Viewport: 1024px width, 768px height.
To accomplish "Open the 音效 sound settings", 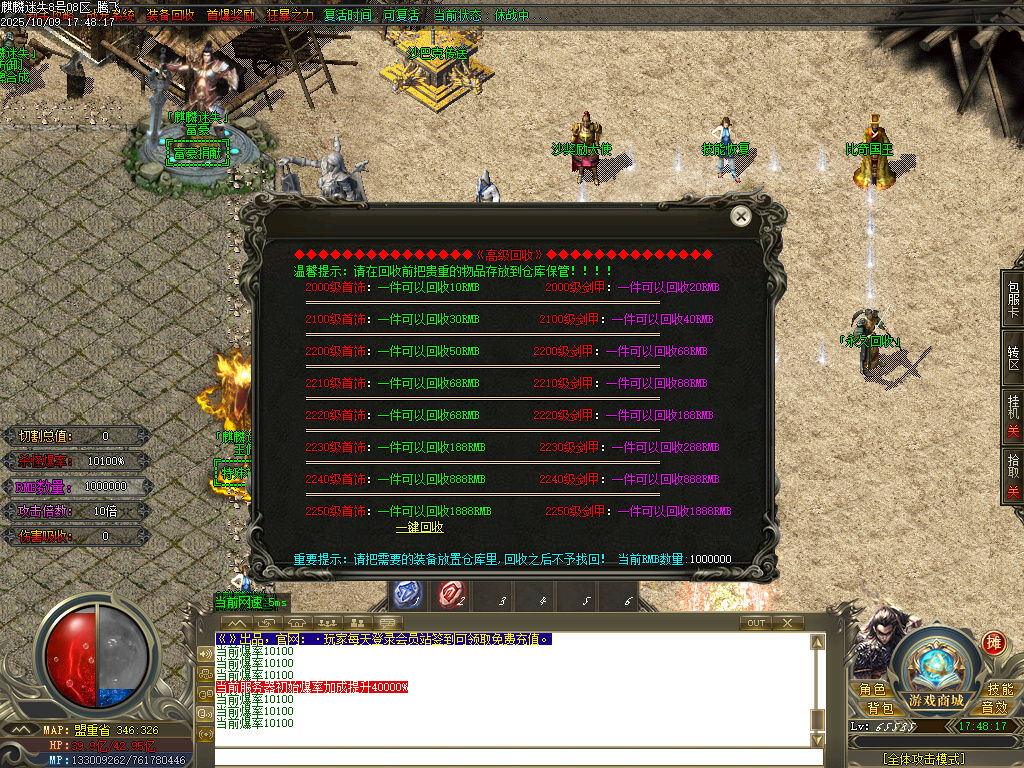I will (994, 707).
